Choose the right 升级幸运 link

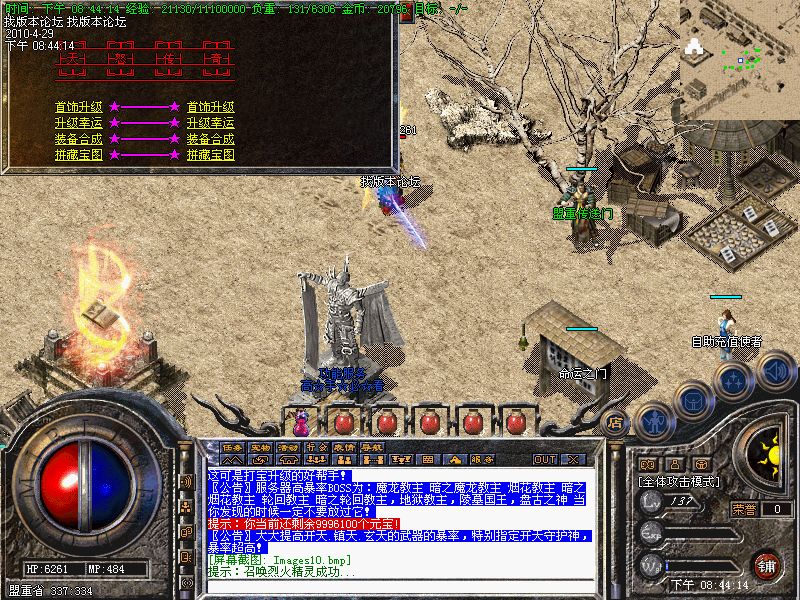(x=210, y=123)
